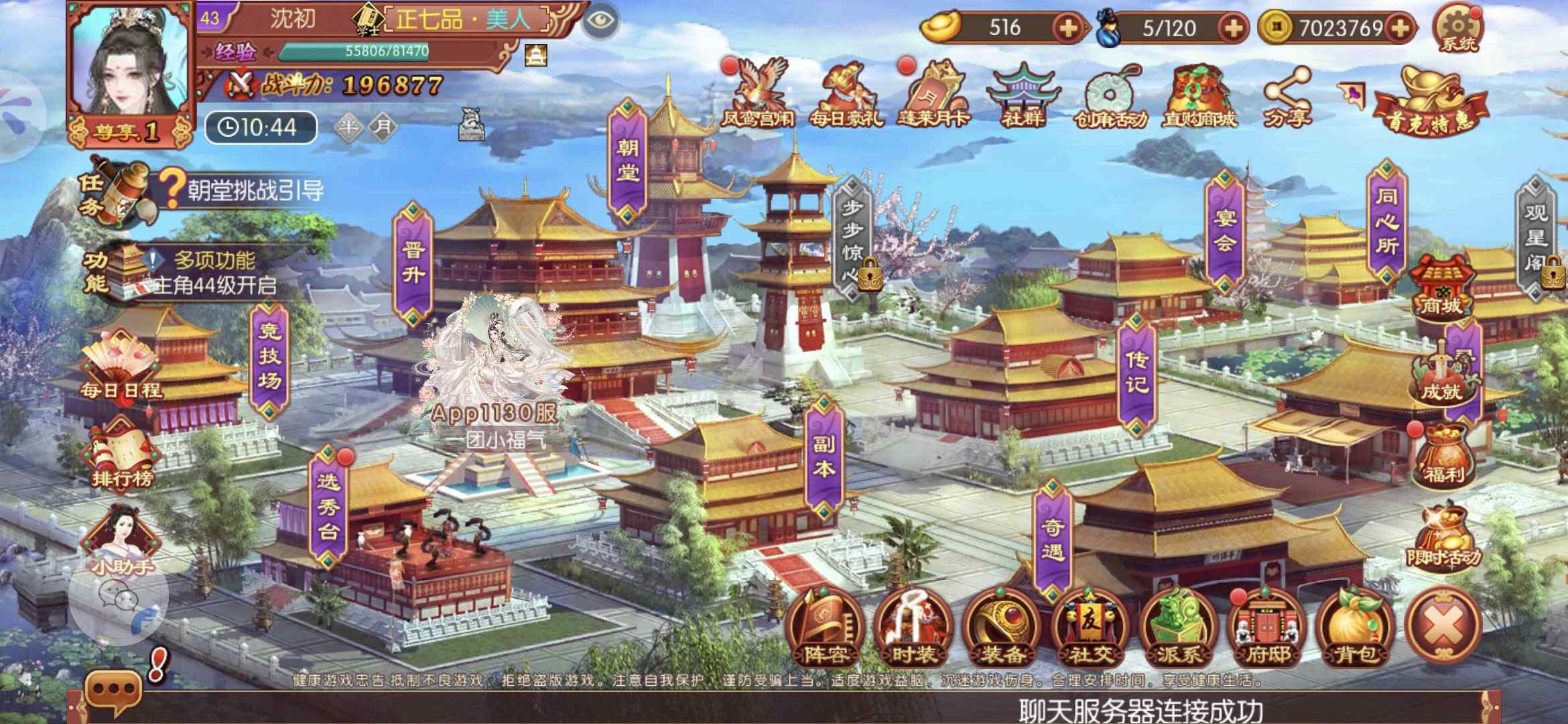Open the 蓬莱月卡 monthly card
This screenshot has height=724, width=1568.
934,95
